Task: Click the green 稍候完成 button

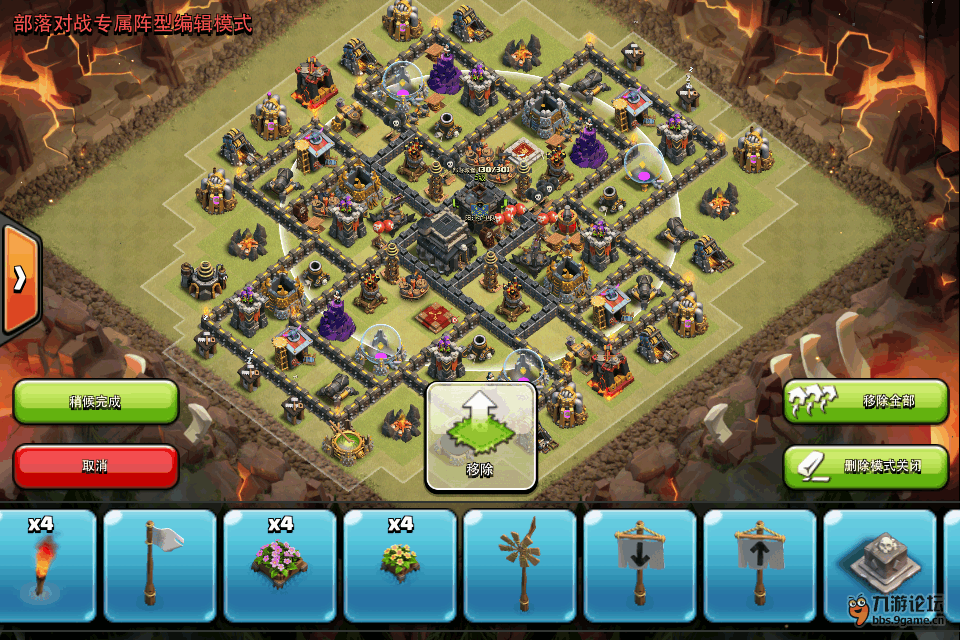Action: [x=96, y=402]
